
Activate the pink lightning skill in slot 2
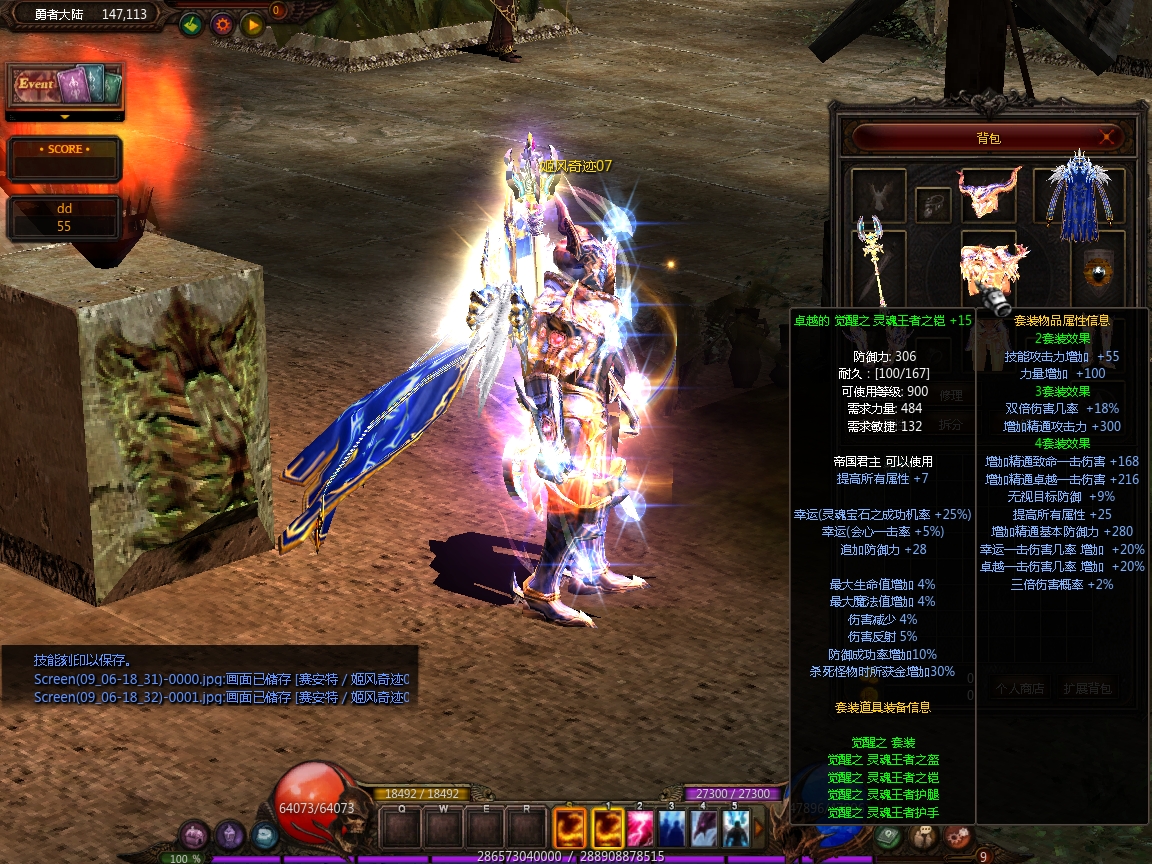tap(640, 827)
